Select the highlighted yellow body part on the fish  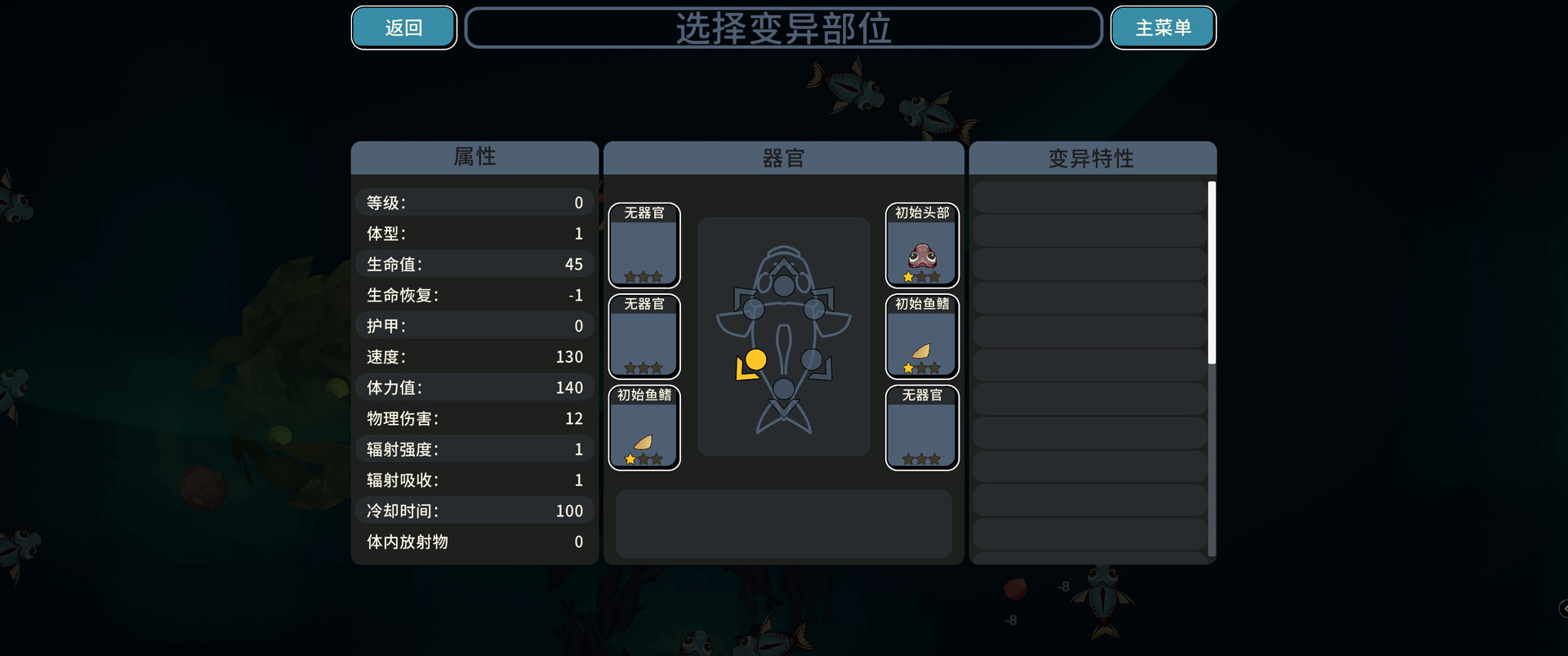(x=755, y=361)
